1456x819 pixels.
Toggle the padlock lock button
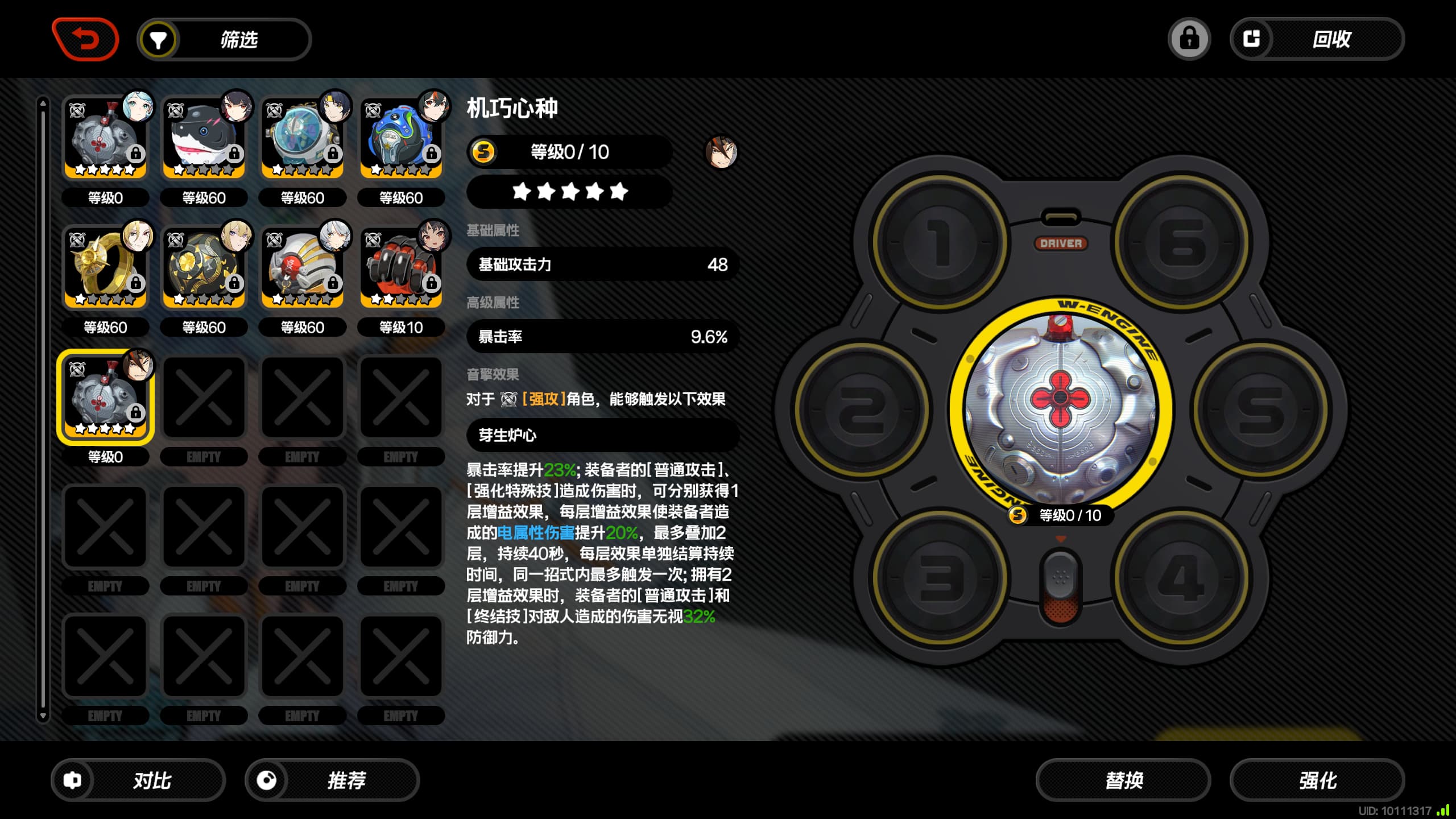tap(1189, 39)
